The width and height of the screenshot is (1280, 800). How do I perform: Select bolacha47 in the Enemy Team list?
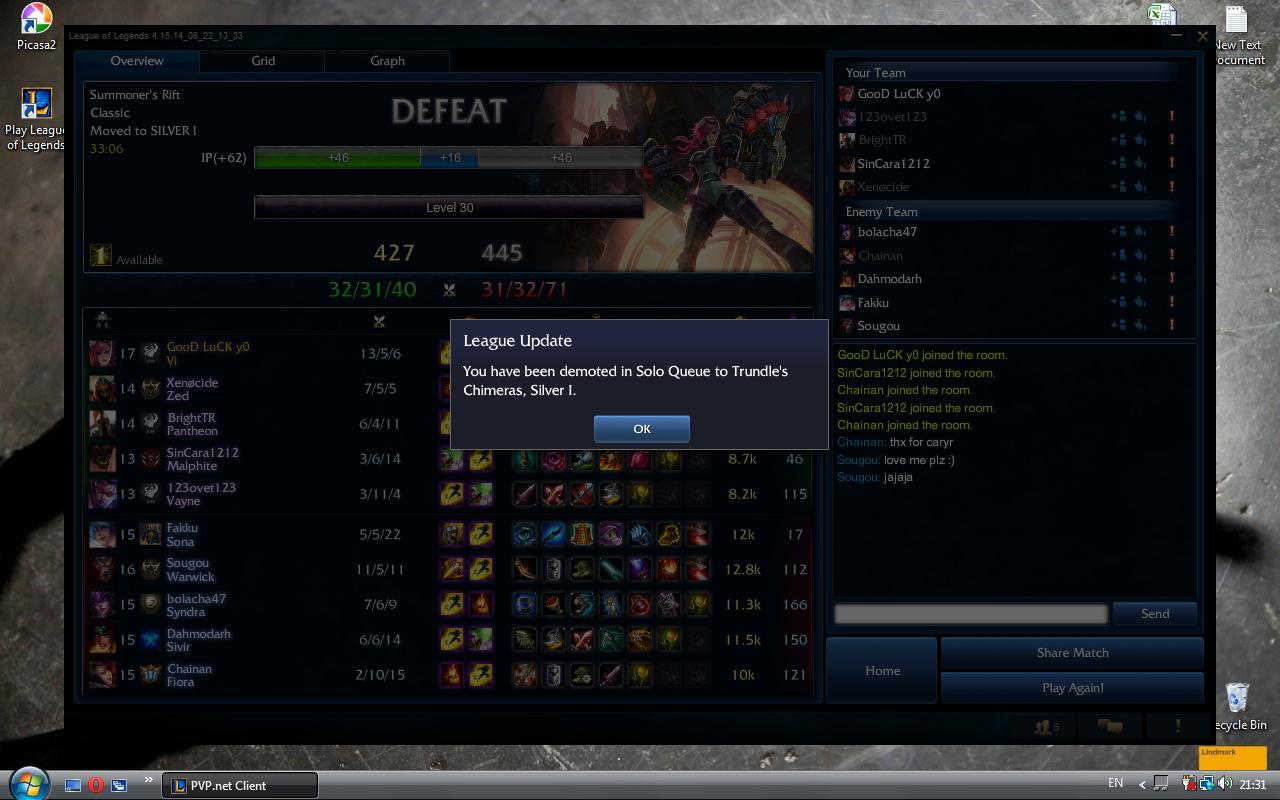coord(887,232)
